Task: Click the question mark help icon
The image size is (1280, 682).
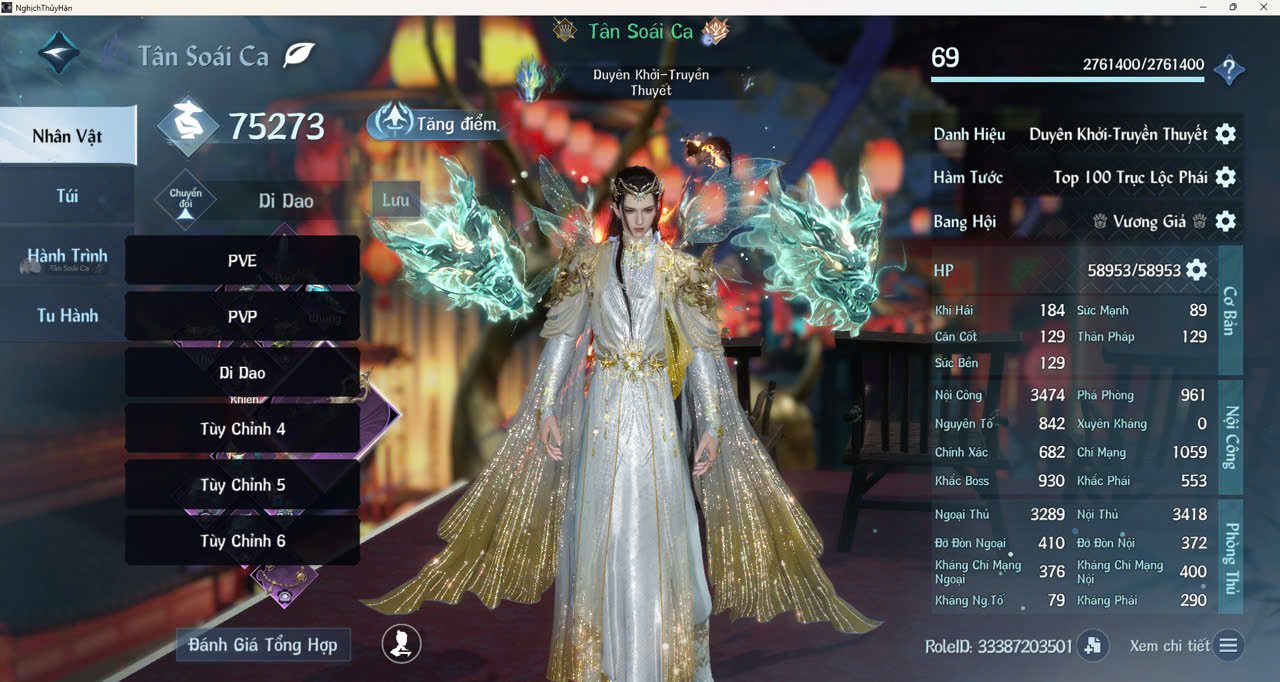Action: pos(1229,71)
